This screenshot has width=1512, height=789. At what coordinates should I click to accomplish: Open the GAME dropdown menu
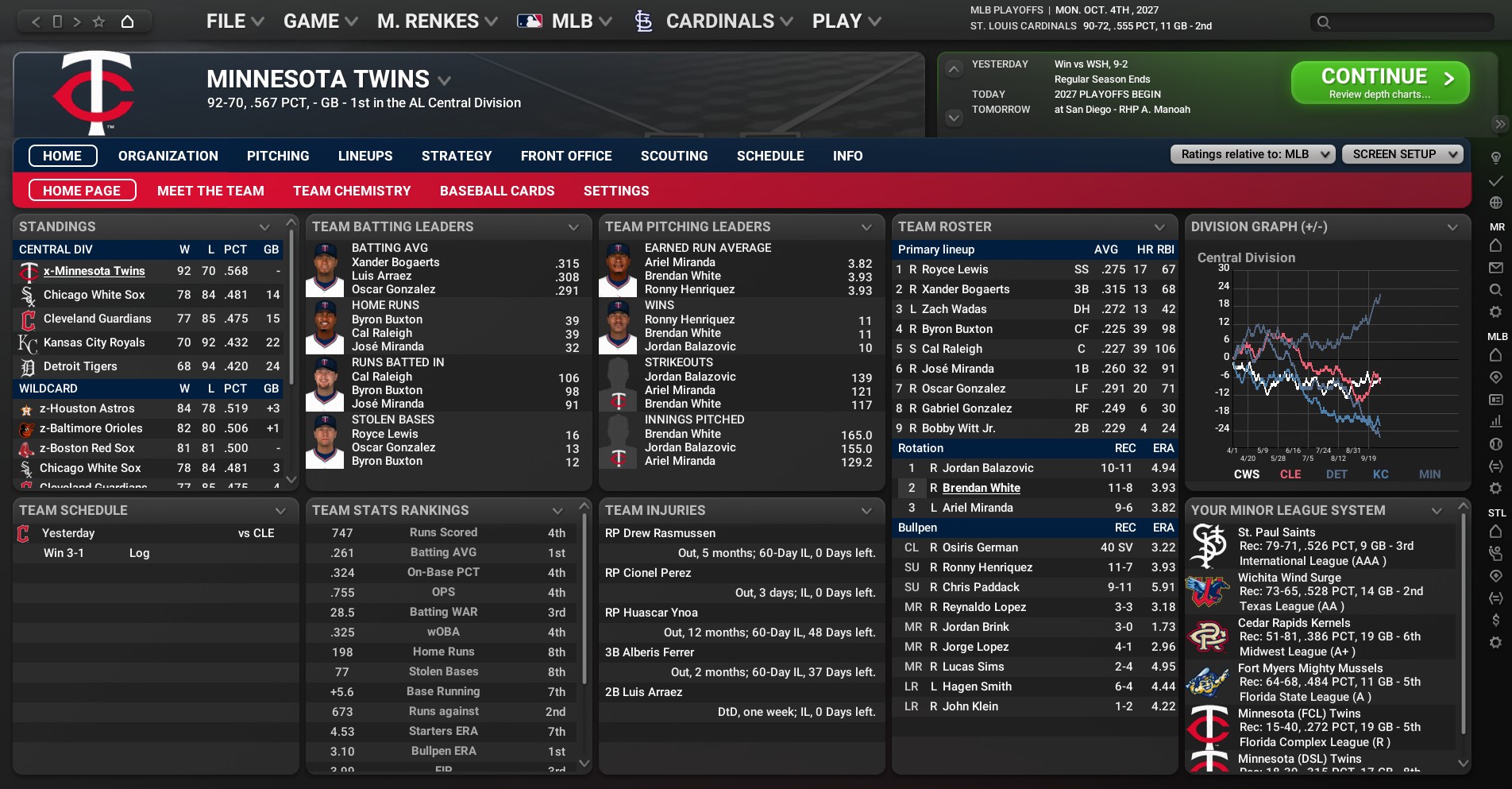point(320,21)
